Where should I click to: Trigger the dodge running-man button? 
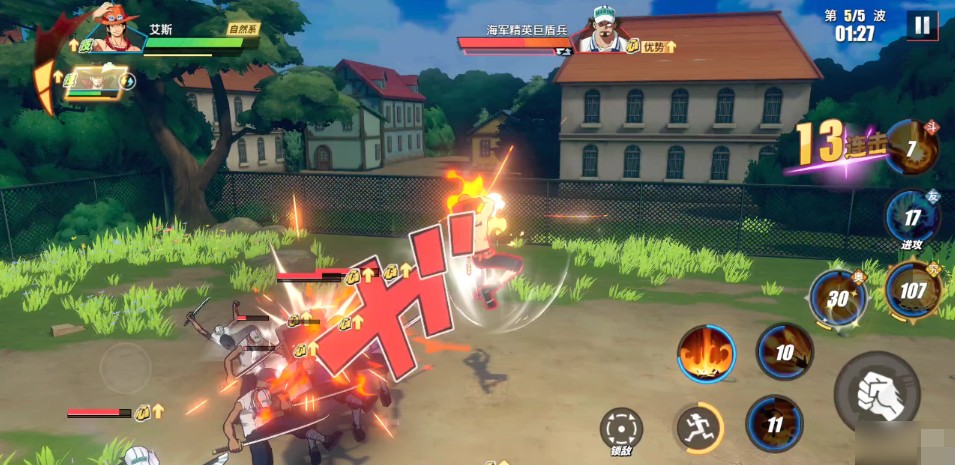tap(697, 428)
